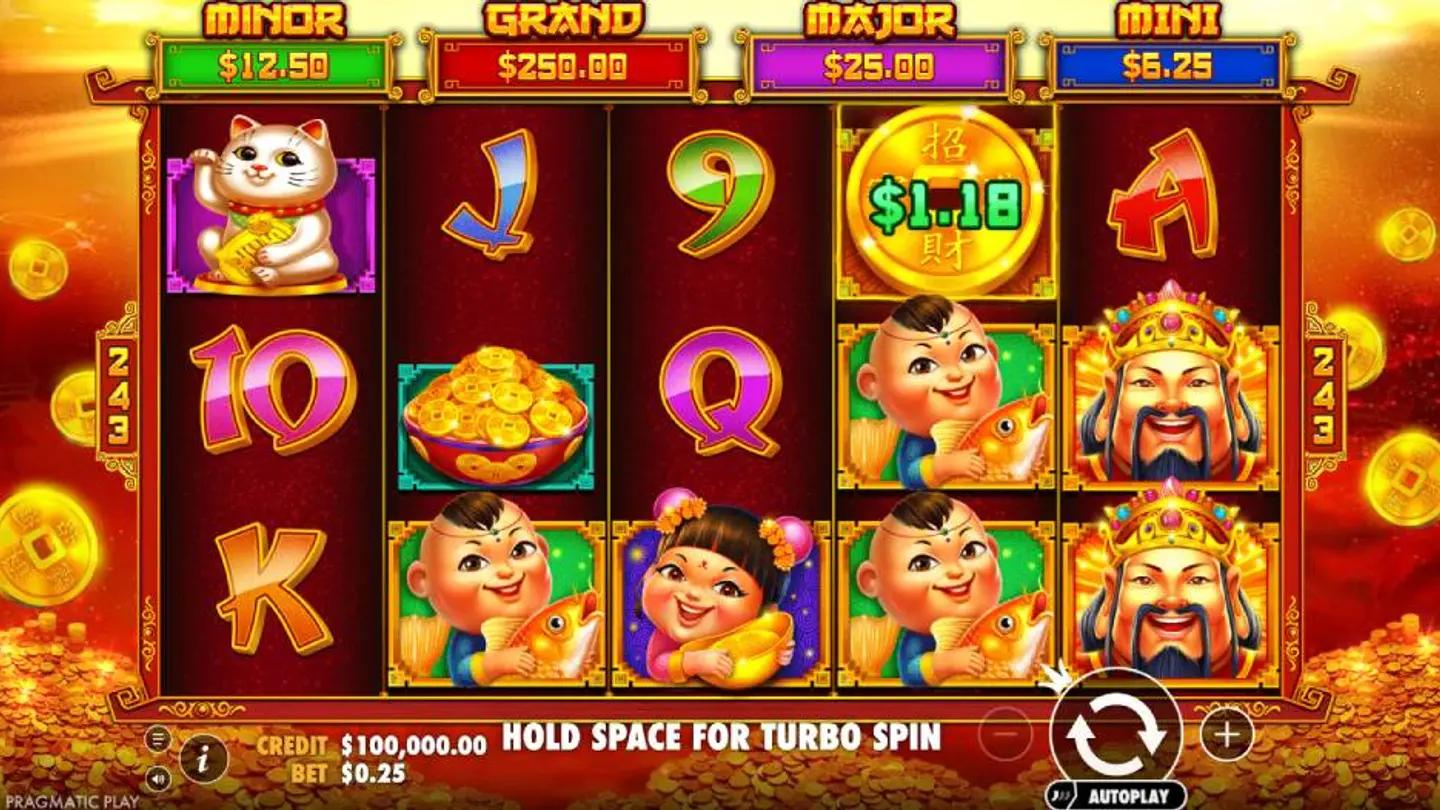Open the game info paytable

coord(203,760)
